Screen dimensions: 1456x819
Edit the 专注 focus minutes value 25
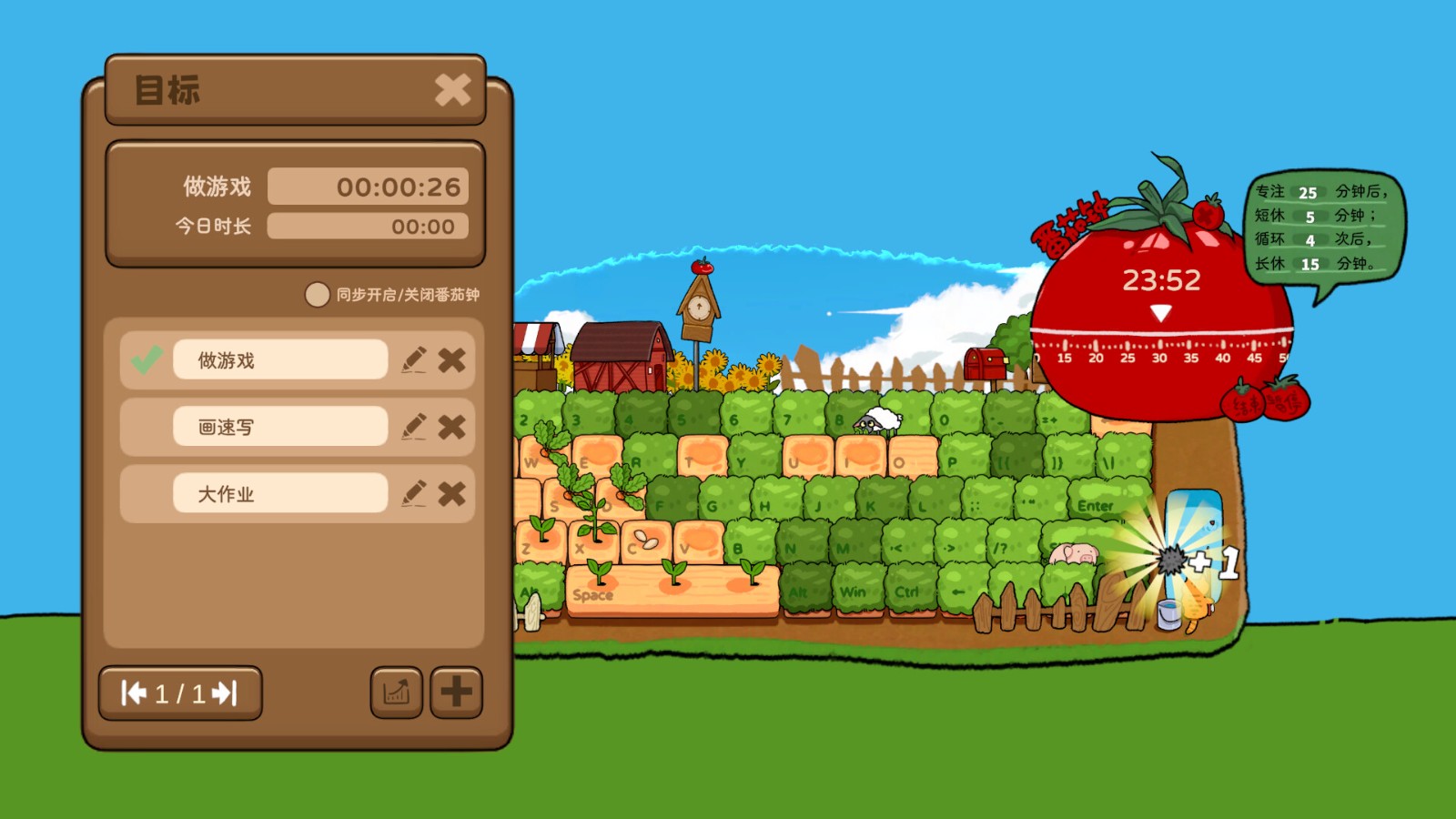(x=1307, y=192)
